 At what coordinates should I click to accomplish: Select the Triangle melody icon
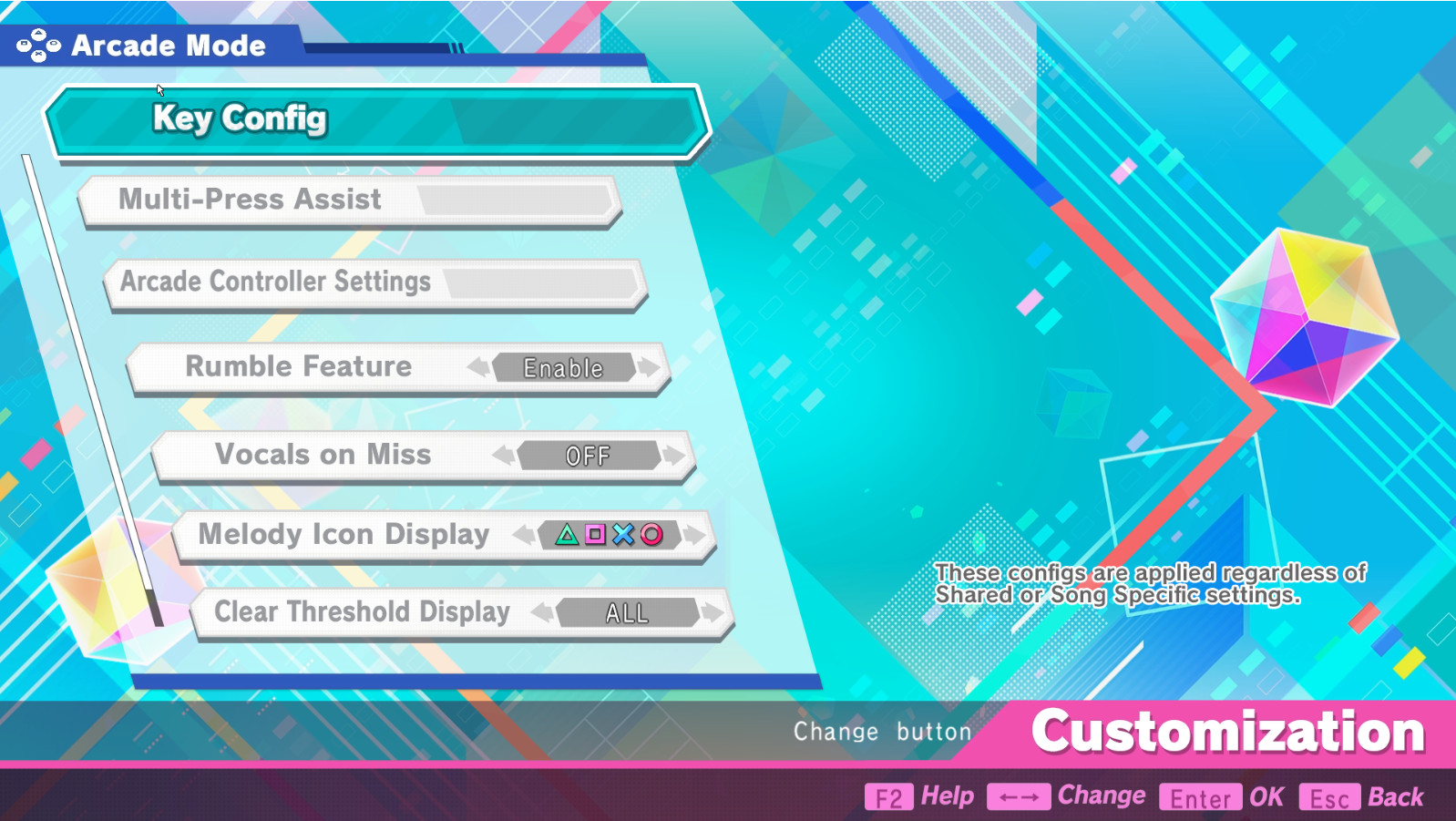coord(568,533)
